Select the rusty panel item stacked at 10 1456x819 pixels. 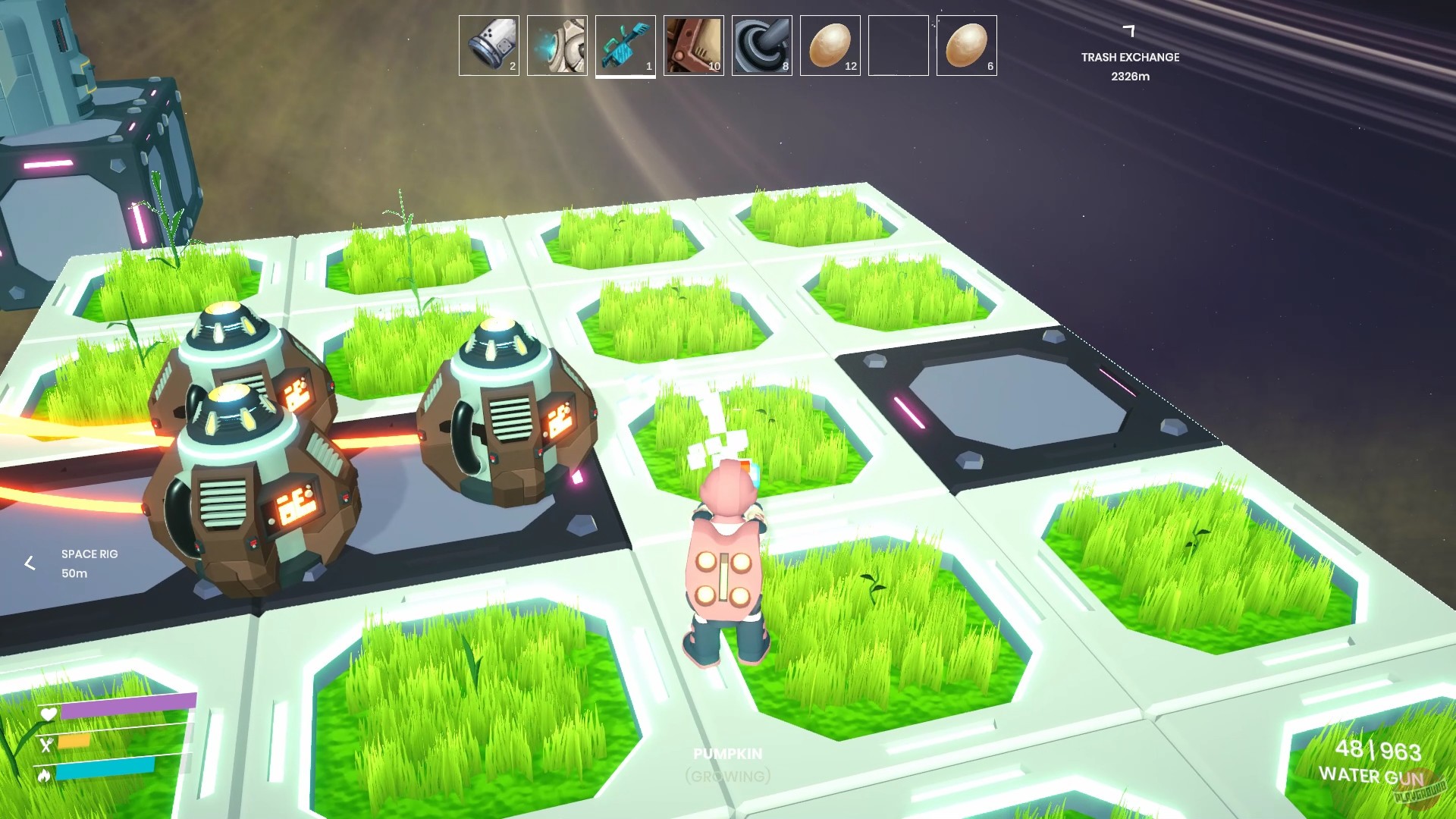(693, 45)
